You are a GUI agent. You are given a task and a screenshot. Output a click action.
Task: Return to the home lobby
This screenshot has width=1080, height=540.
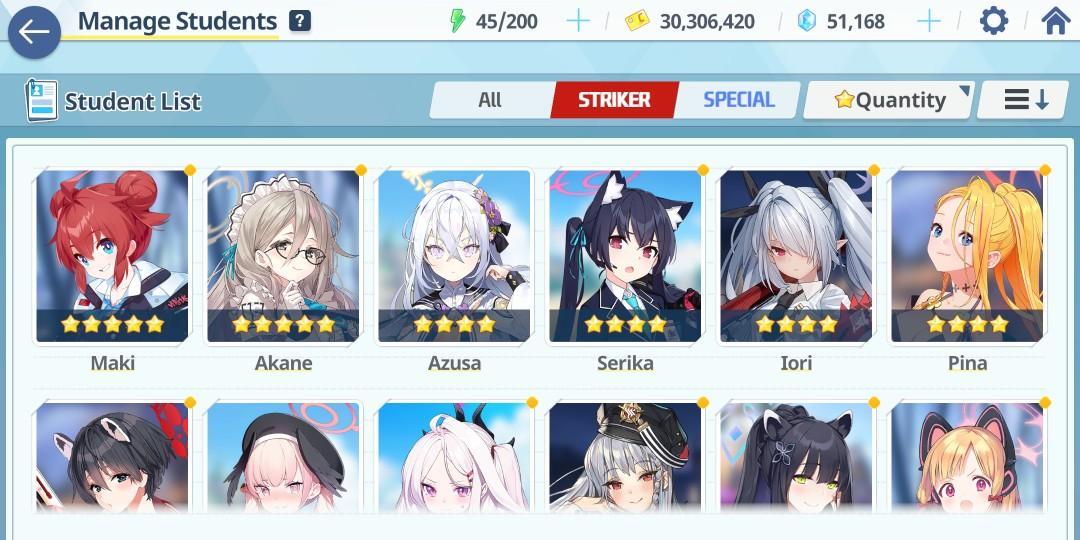point(1056,21)
